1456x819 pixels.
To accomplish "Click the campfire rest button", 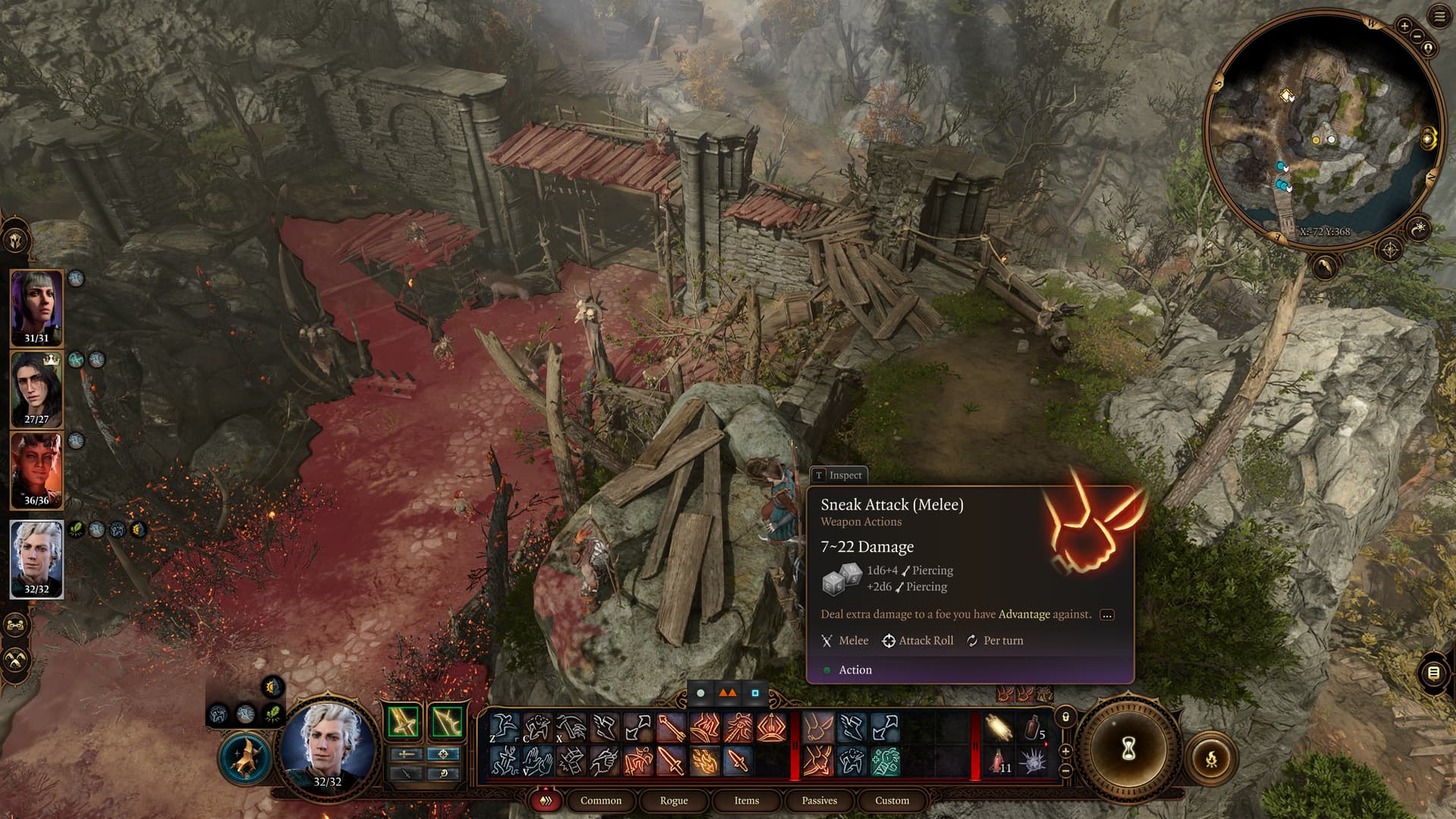I will tap(1211, 758).
